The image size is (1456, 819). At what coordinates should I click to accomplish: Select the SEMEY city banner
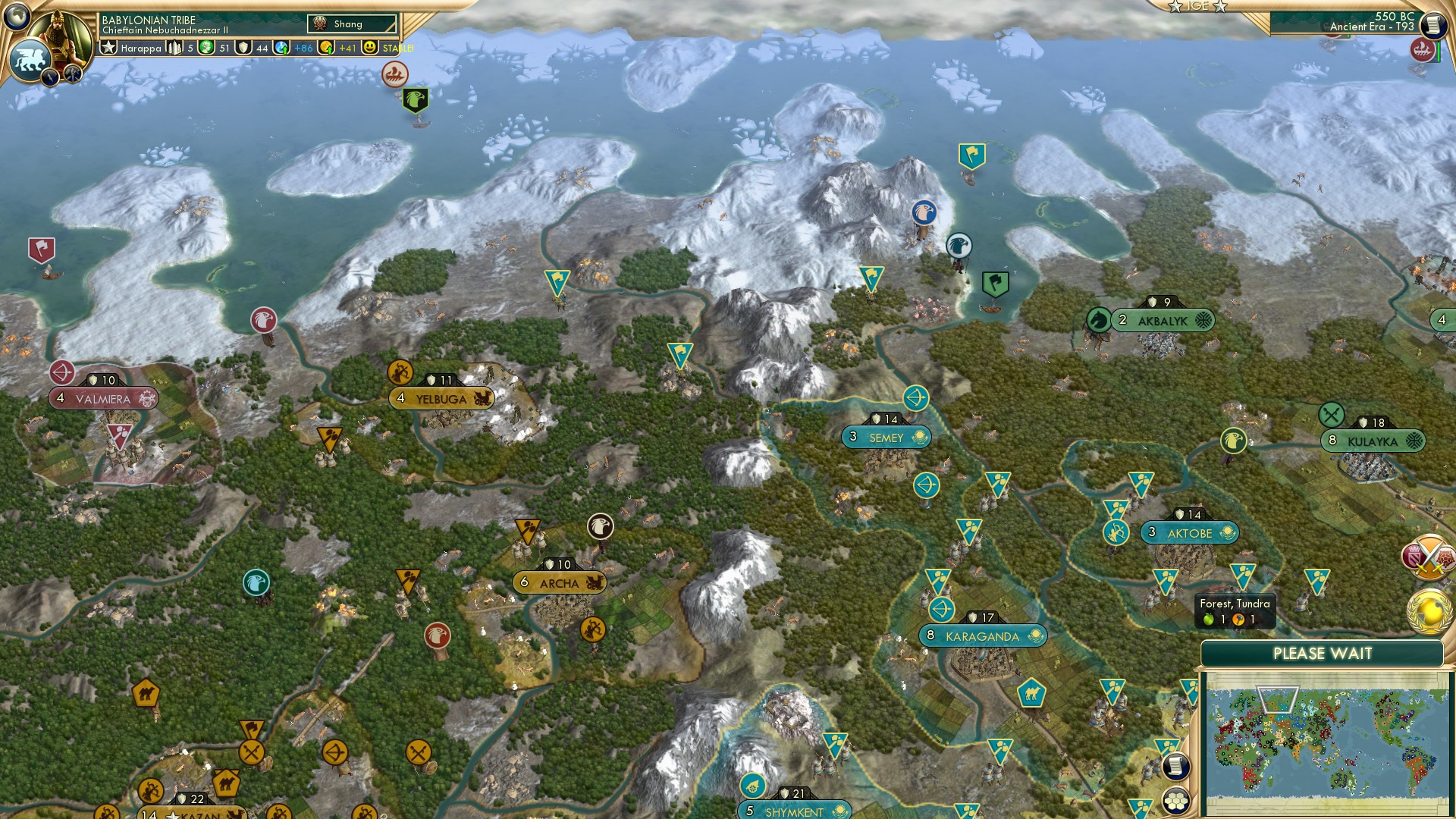(x=887, y=437)
